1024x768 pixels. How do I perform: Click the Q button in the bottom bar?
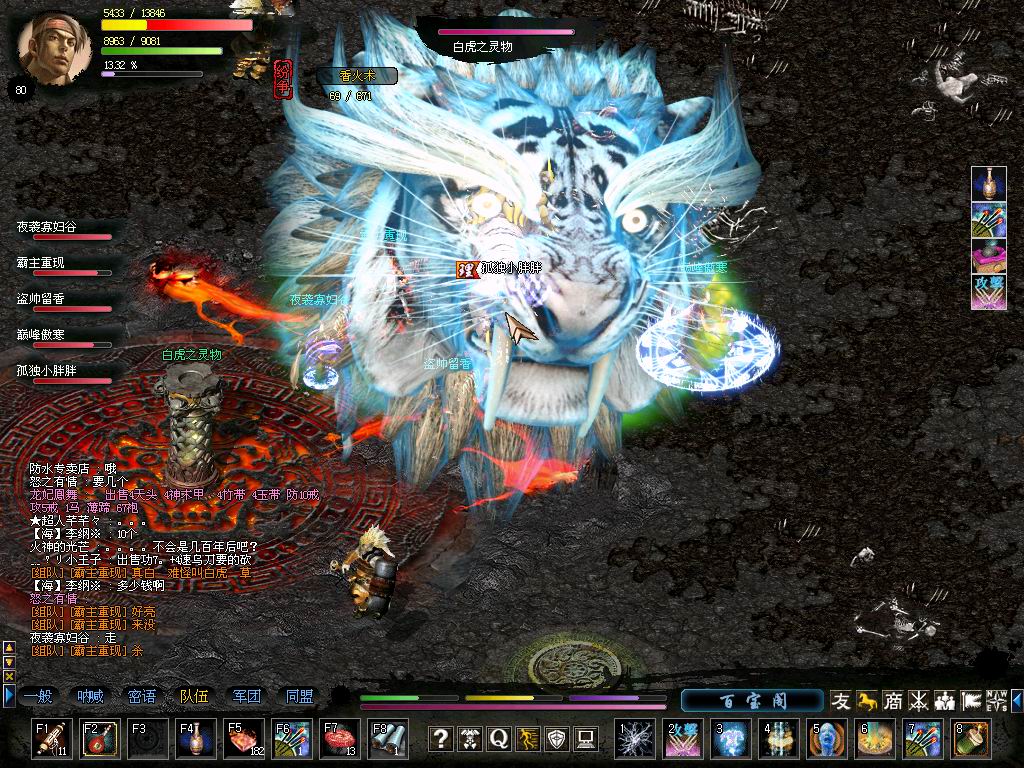pyautogui.click(x=498, y=739)
